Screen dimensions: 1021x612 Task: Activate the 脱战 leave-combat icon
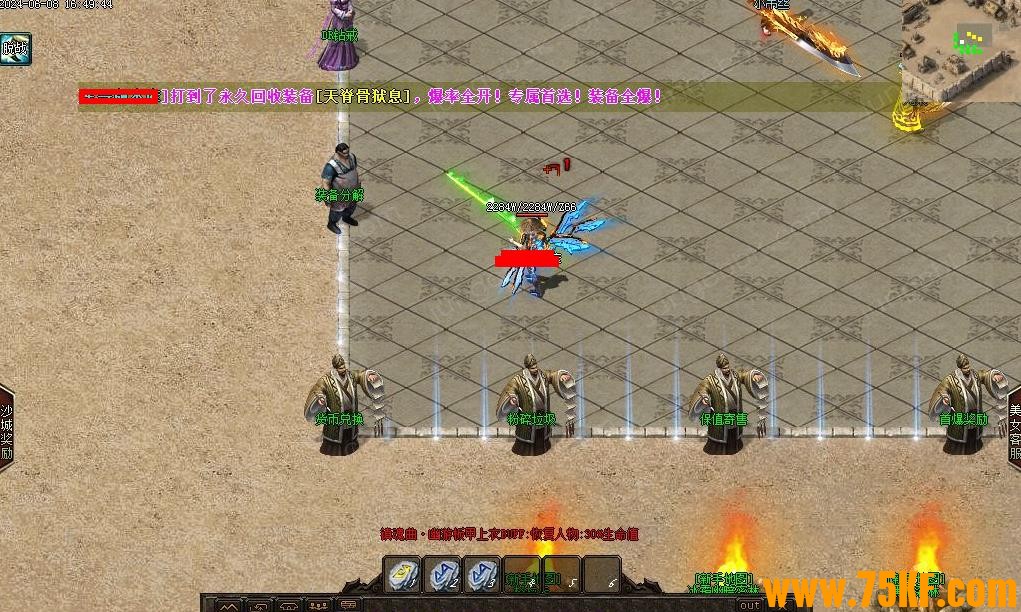[x=15, y=48]
